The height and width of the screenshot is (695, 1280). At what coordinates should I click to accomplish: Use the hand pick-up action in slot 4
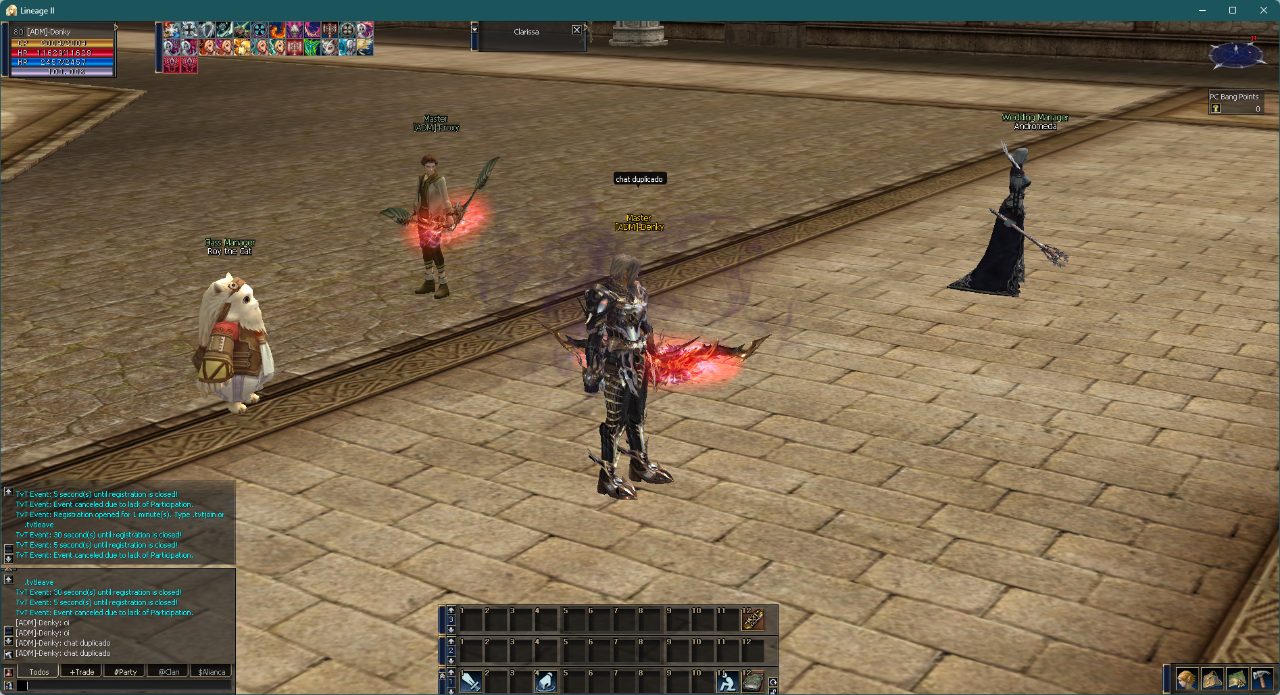545,682
